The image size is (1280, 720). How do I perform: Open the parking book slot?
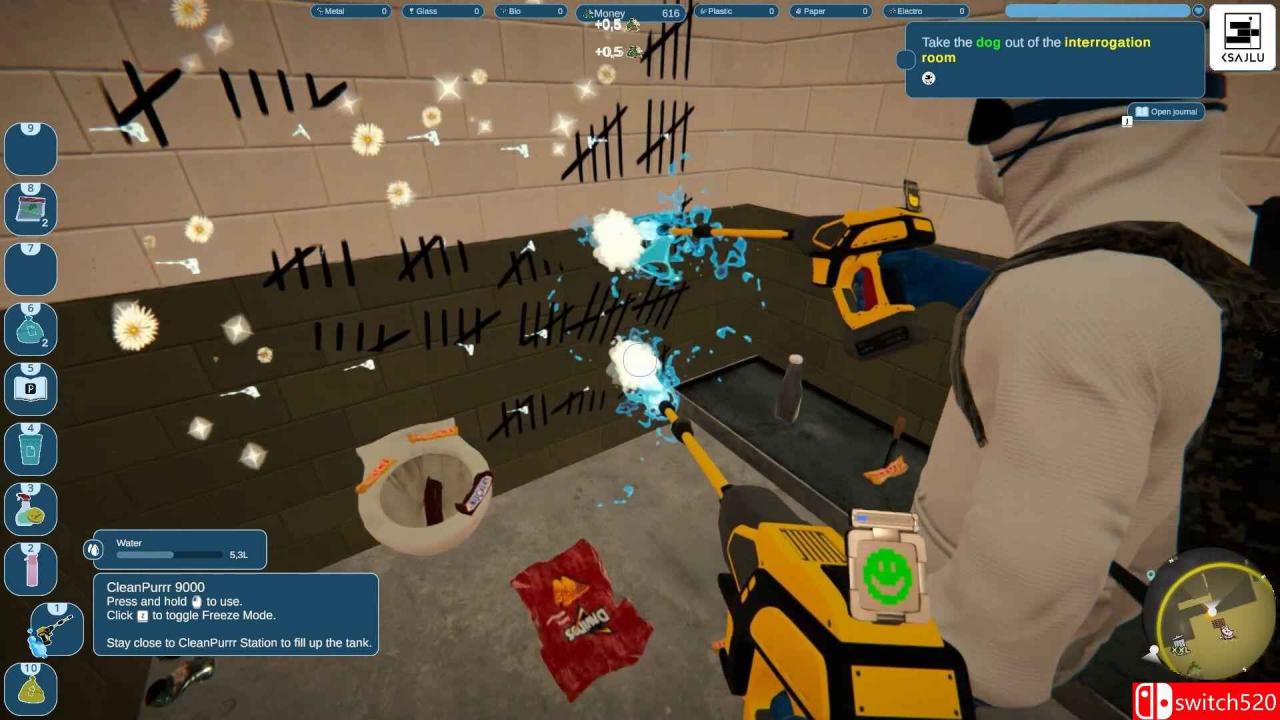click(31, 389)
